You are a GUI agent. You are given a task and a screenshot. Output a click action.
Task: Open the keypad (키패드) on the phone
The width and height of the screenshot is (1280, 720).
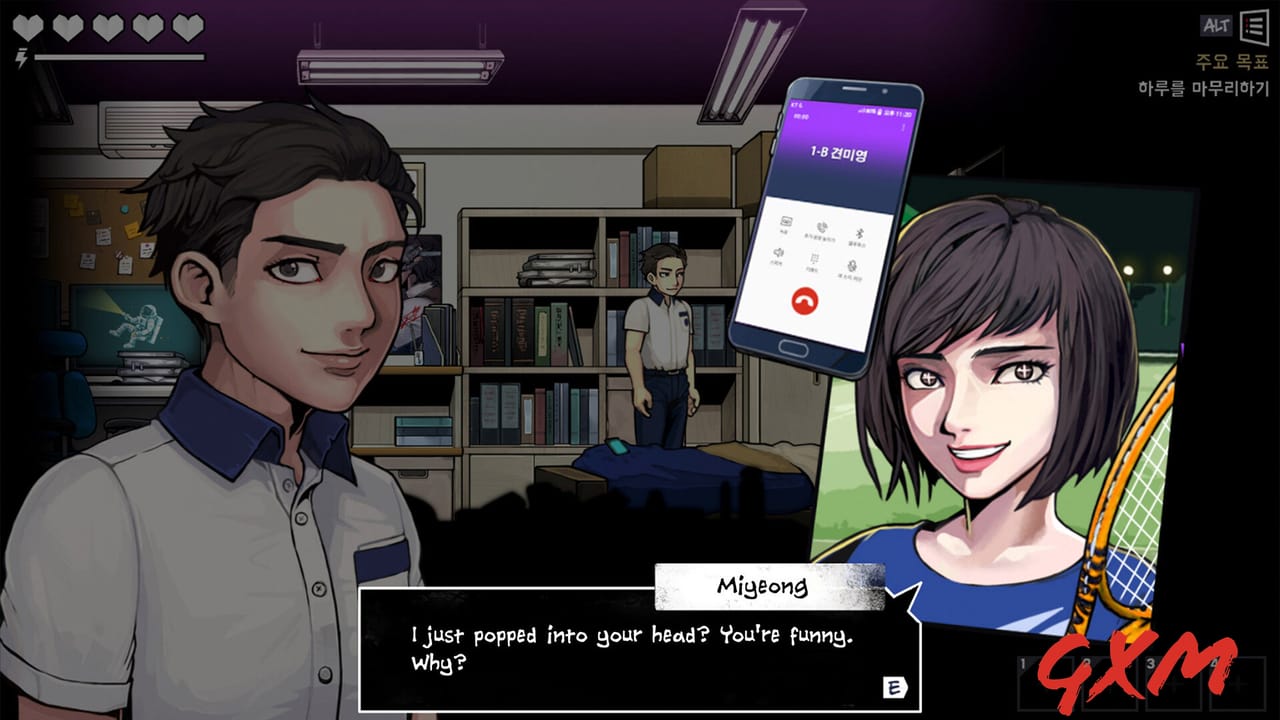point(813,258)
